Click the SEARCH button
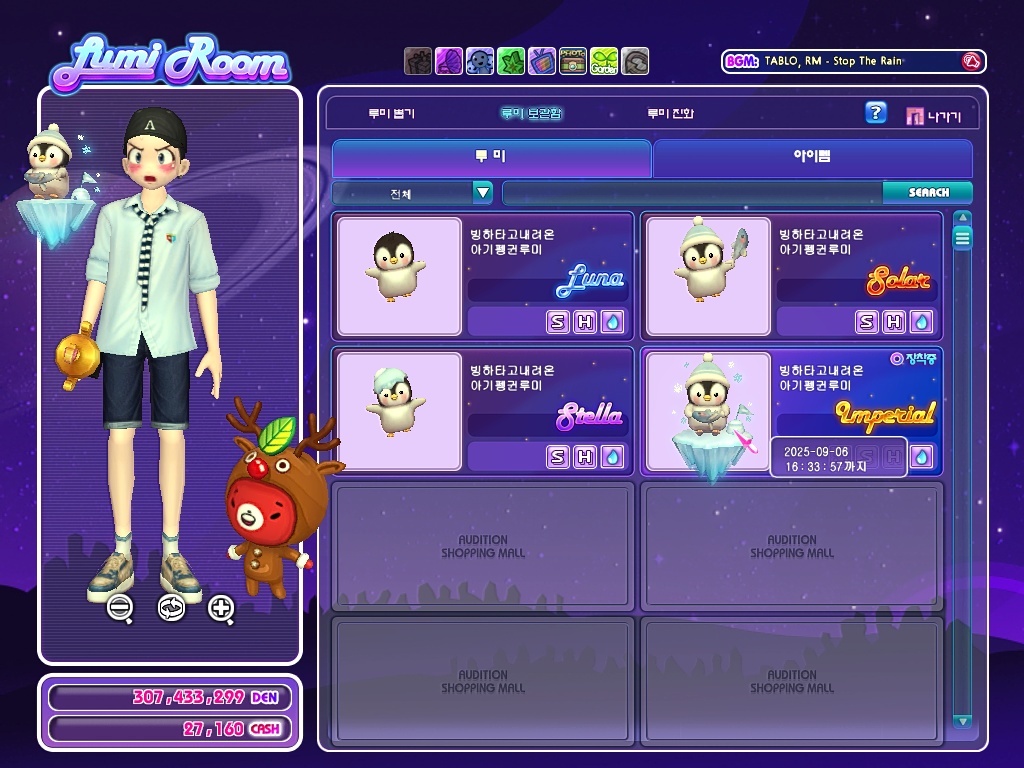Screen dimensions: 1024x768 928,192
